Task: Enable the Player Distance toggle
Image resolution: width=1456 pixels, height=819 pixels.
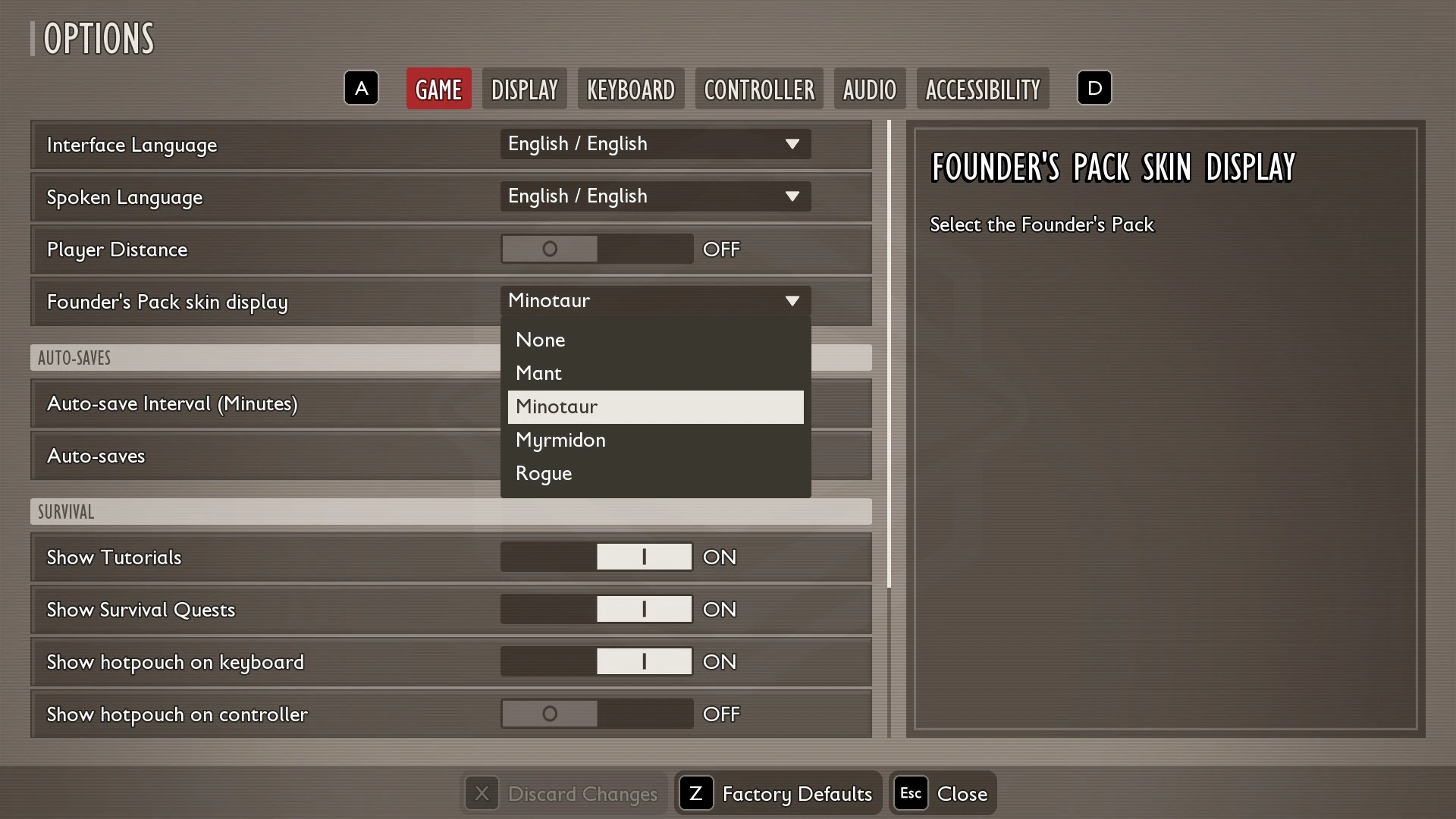Action: [x=596, y=249]
